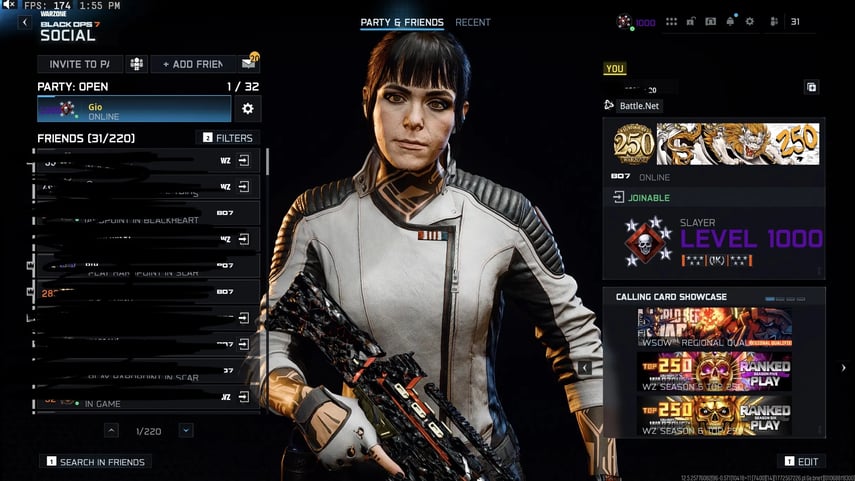Viewport: 855px width, 481px height.
Task: Go to next friends list page
Action: pos(186,430)
